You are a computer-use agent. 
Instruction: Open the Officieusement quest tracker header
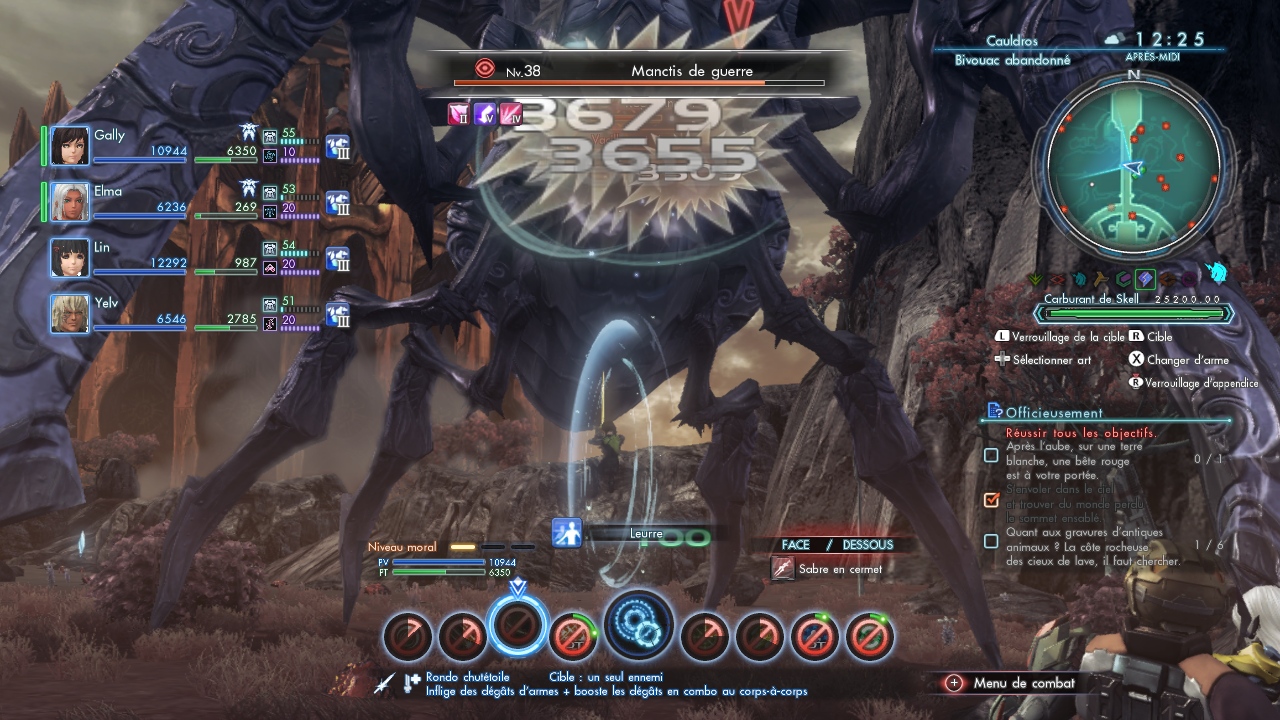[x=1054, y=412]
